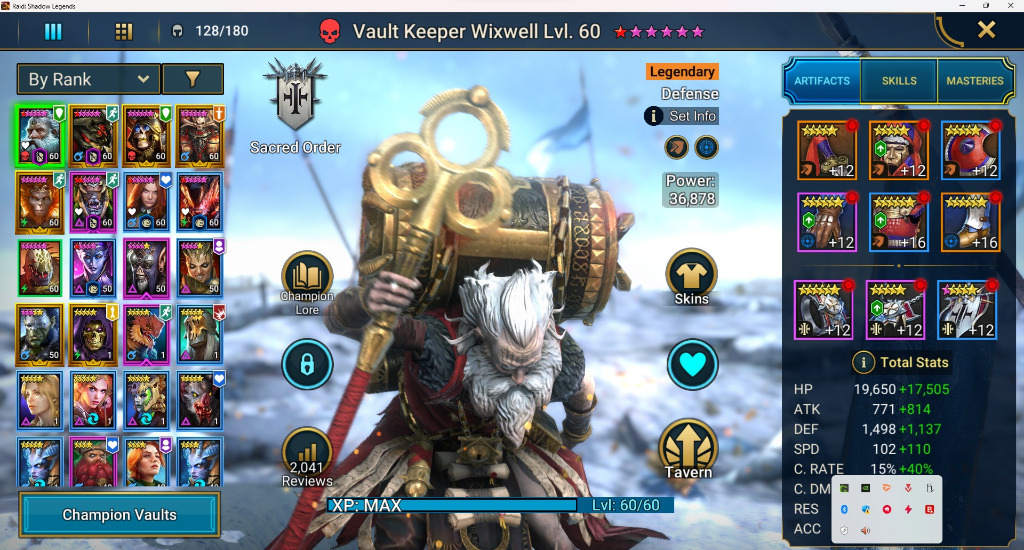1024x550 pixels.
Task: Open the champion filter funnel button
Action: pyautogui.click(x=193, y=79)
